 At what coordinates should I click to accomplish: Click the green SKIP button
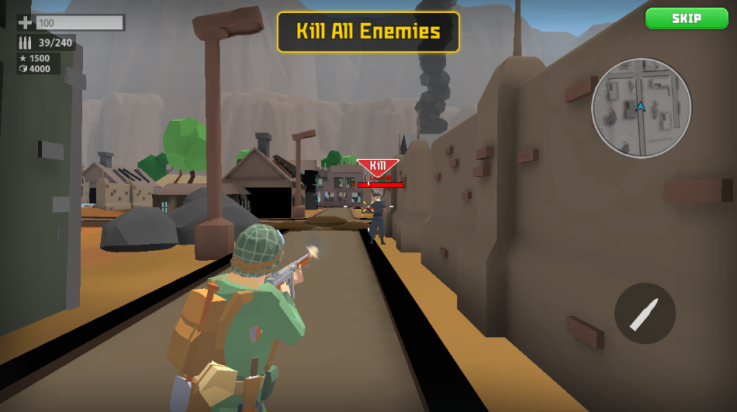(x=686, y=18)
